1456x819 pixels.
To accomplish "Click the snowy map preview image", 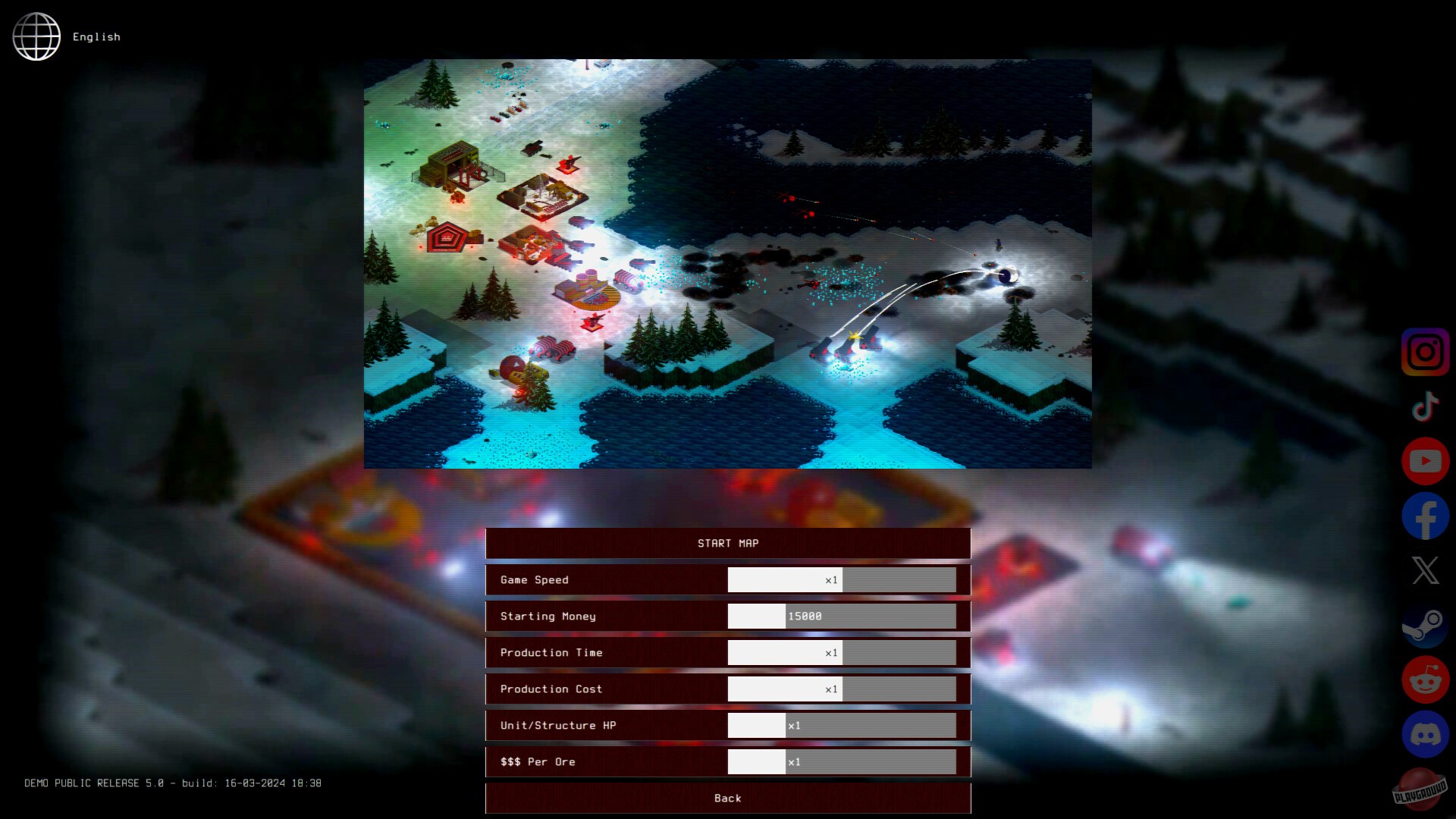I will pos(728,263).
